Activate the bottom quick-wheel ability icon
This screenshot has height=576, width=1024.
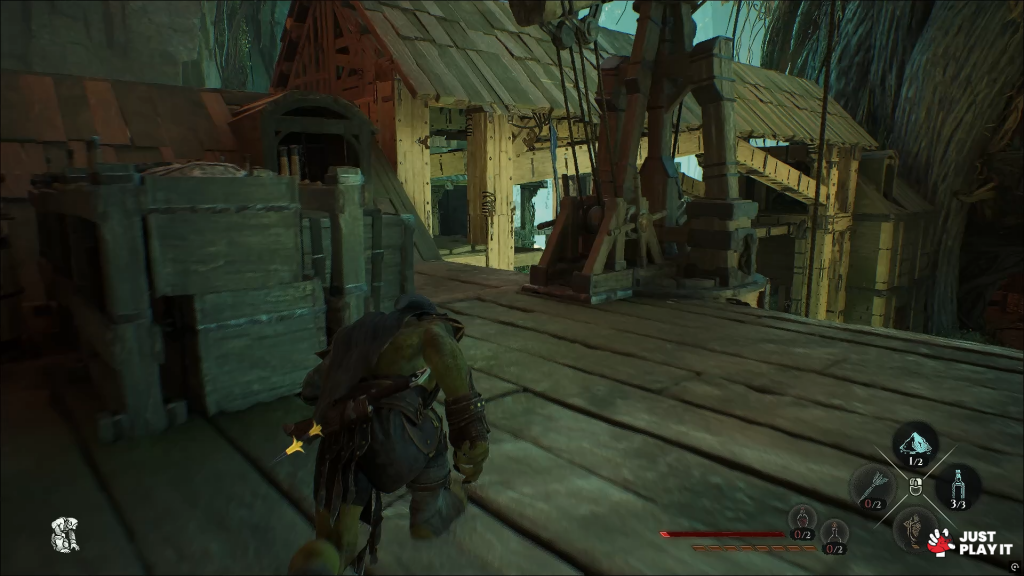[x=911, y=525]
